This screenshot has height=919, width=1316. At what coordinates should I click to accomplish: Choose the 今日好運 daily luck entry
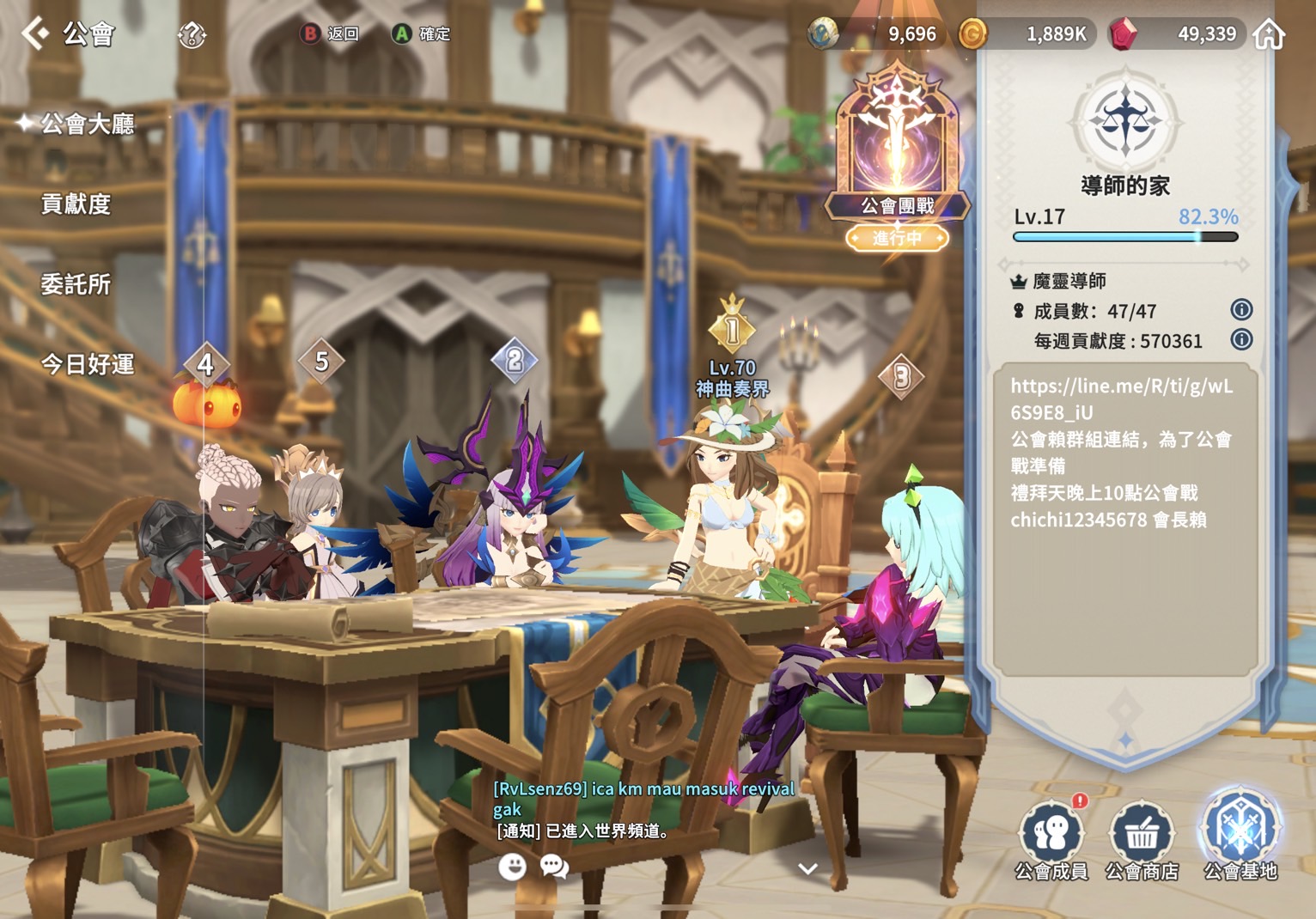coord(88,364)
